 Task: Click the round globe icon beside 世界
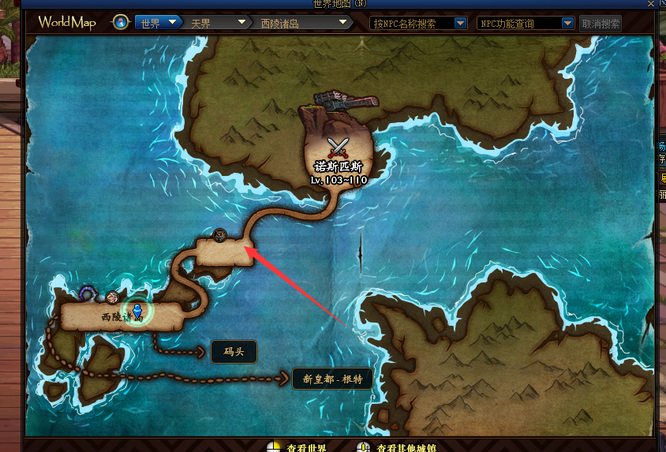click(x=121, y=22)
